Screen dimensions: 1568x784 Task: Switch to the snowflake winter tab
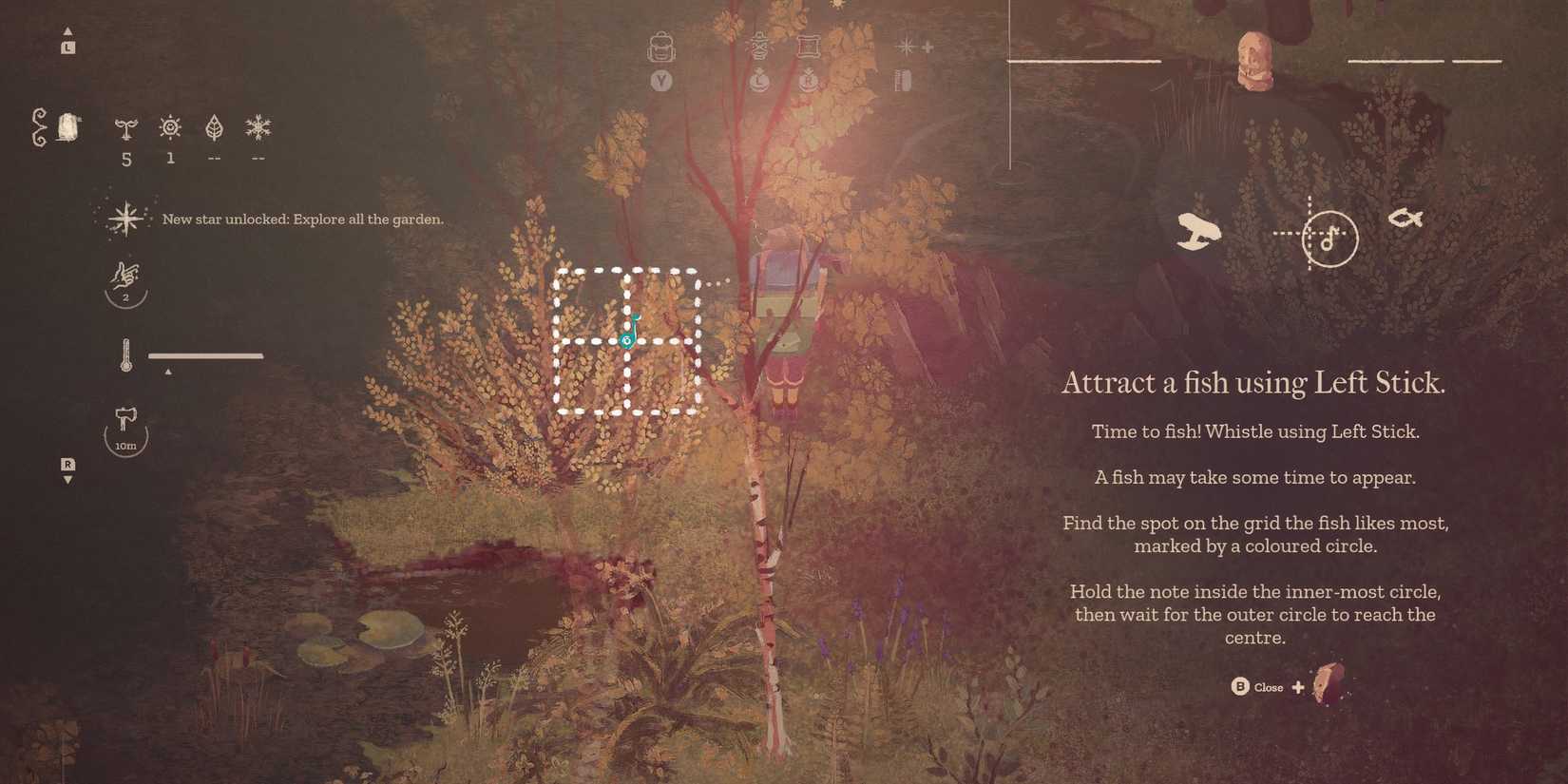click(258, 126)
